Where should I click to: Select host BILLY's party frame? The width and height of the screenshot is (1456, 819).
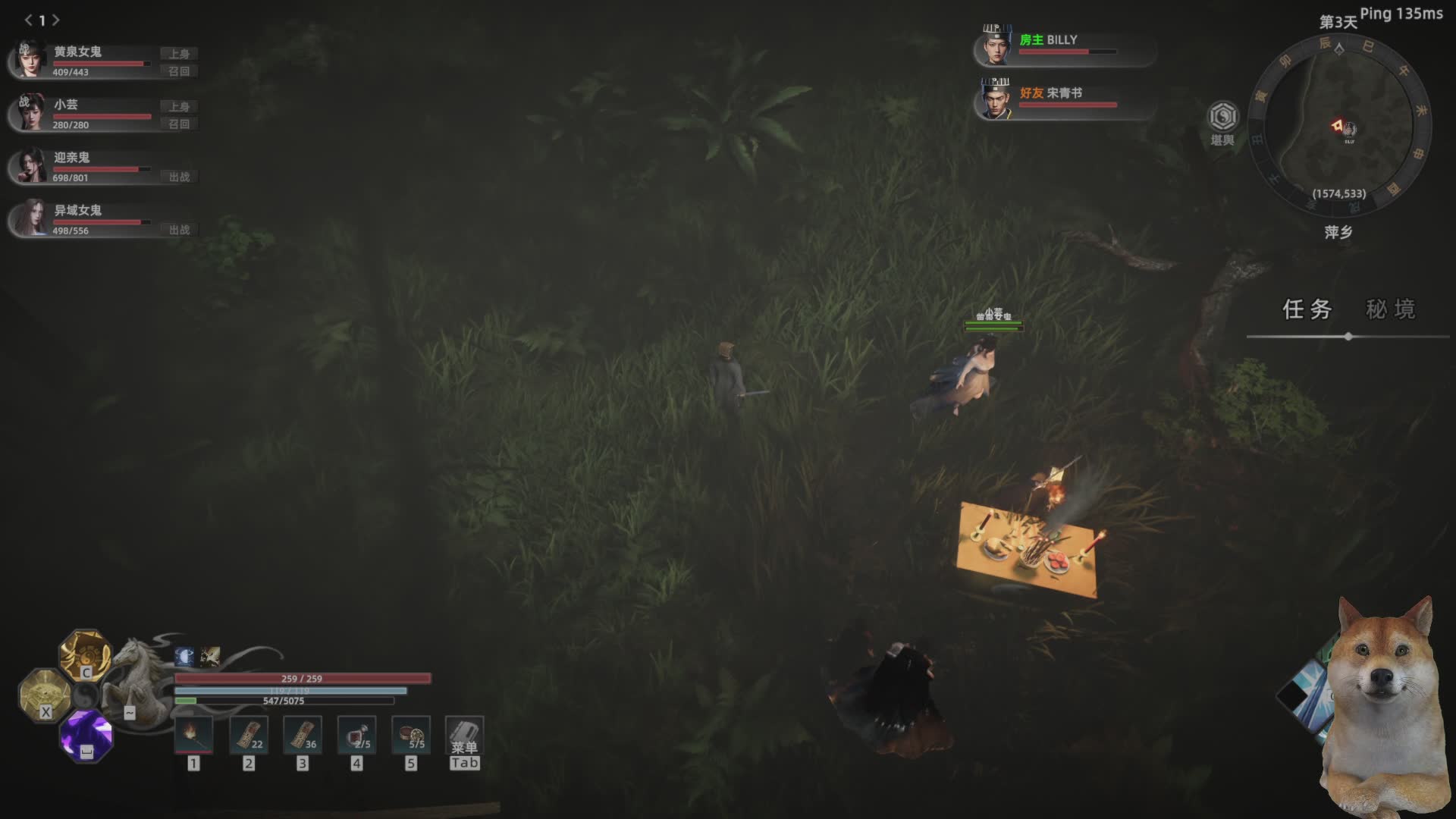tap(1062, 45)
